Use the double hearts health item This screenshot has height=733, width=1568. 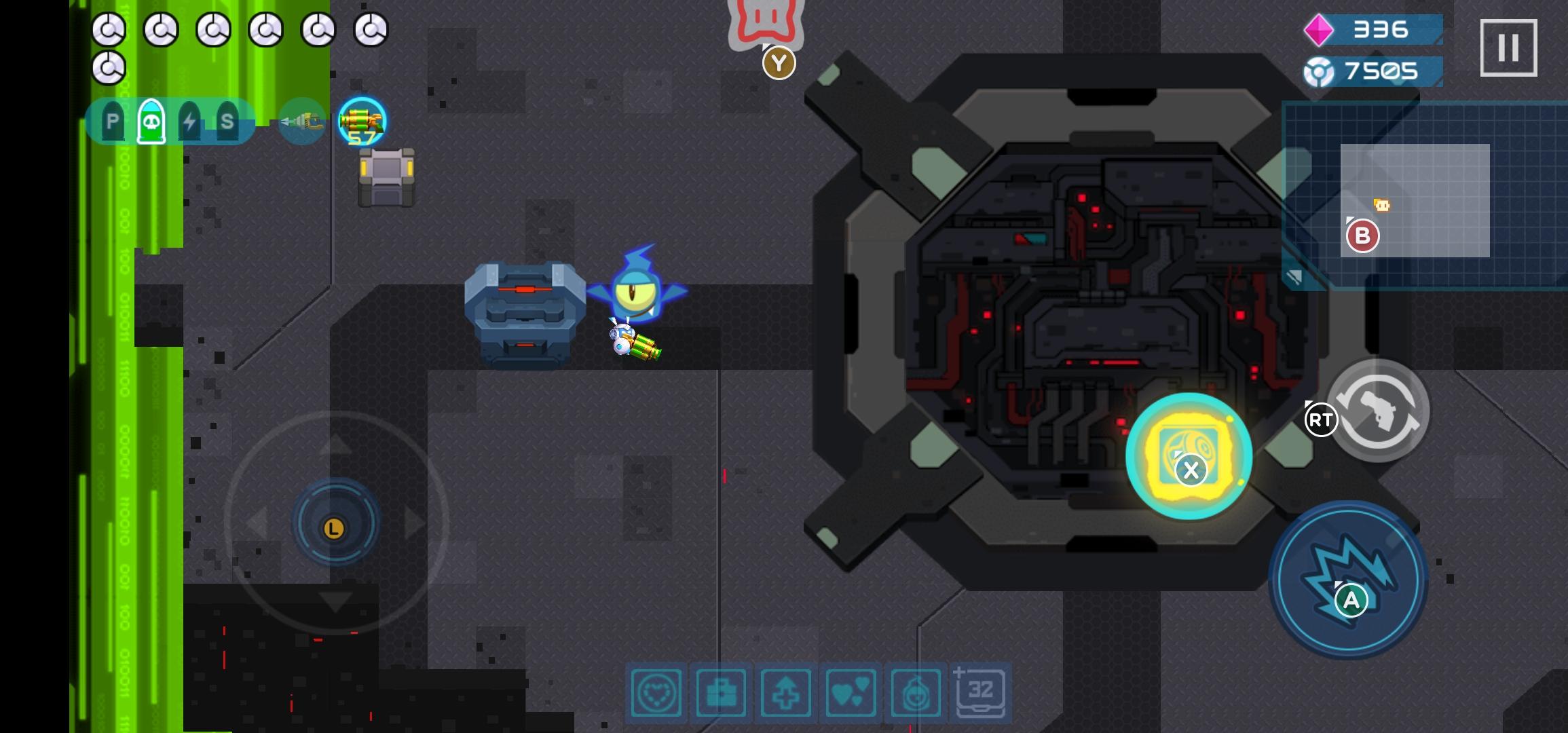[x=851, y=694]
